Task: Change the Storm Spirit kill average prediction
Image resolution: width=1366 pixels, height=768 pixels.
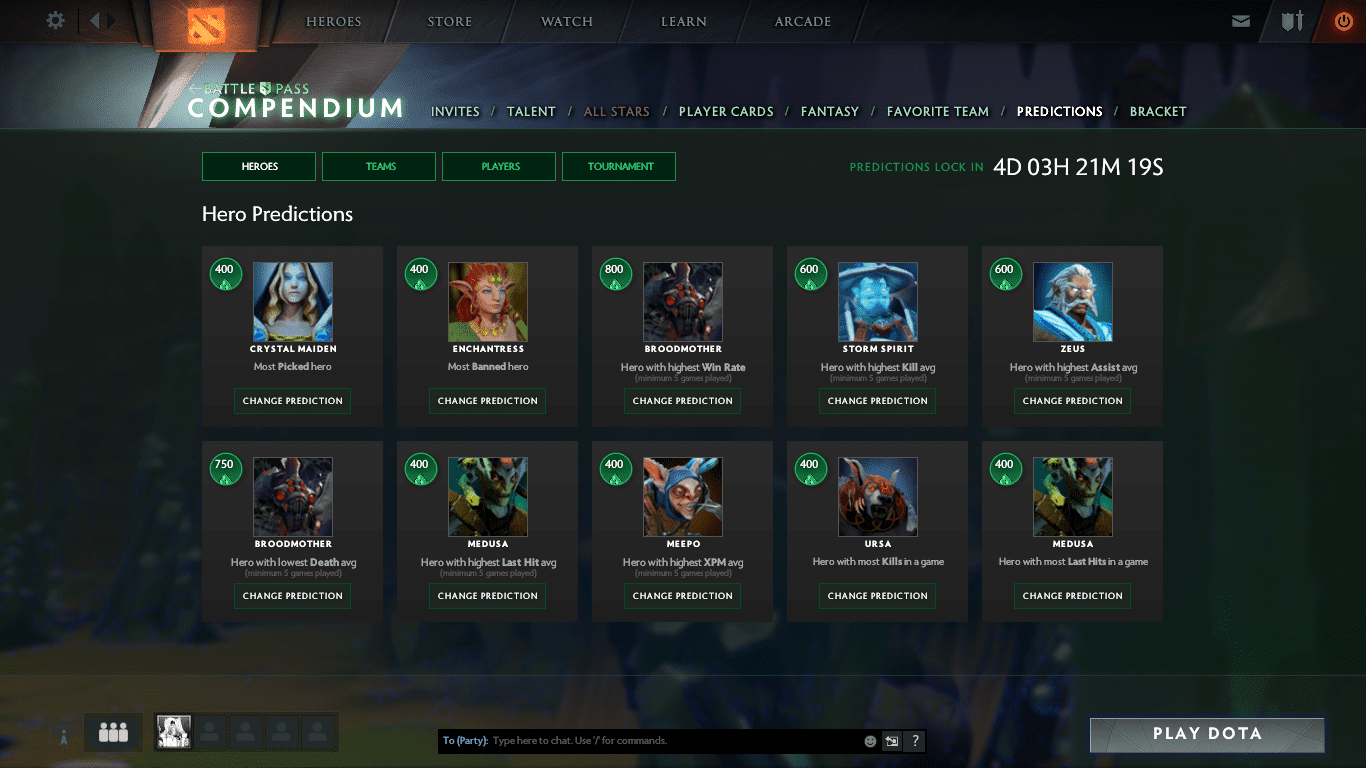Action: (x=878, y=401)
